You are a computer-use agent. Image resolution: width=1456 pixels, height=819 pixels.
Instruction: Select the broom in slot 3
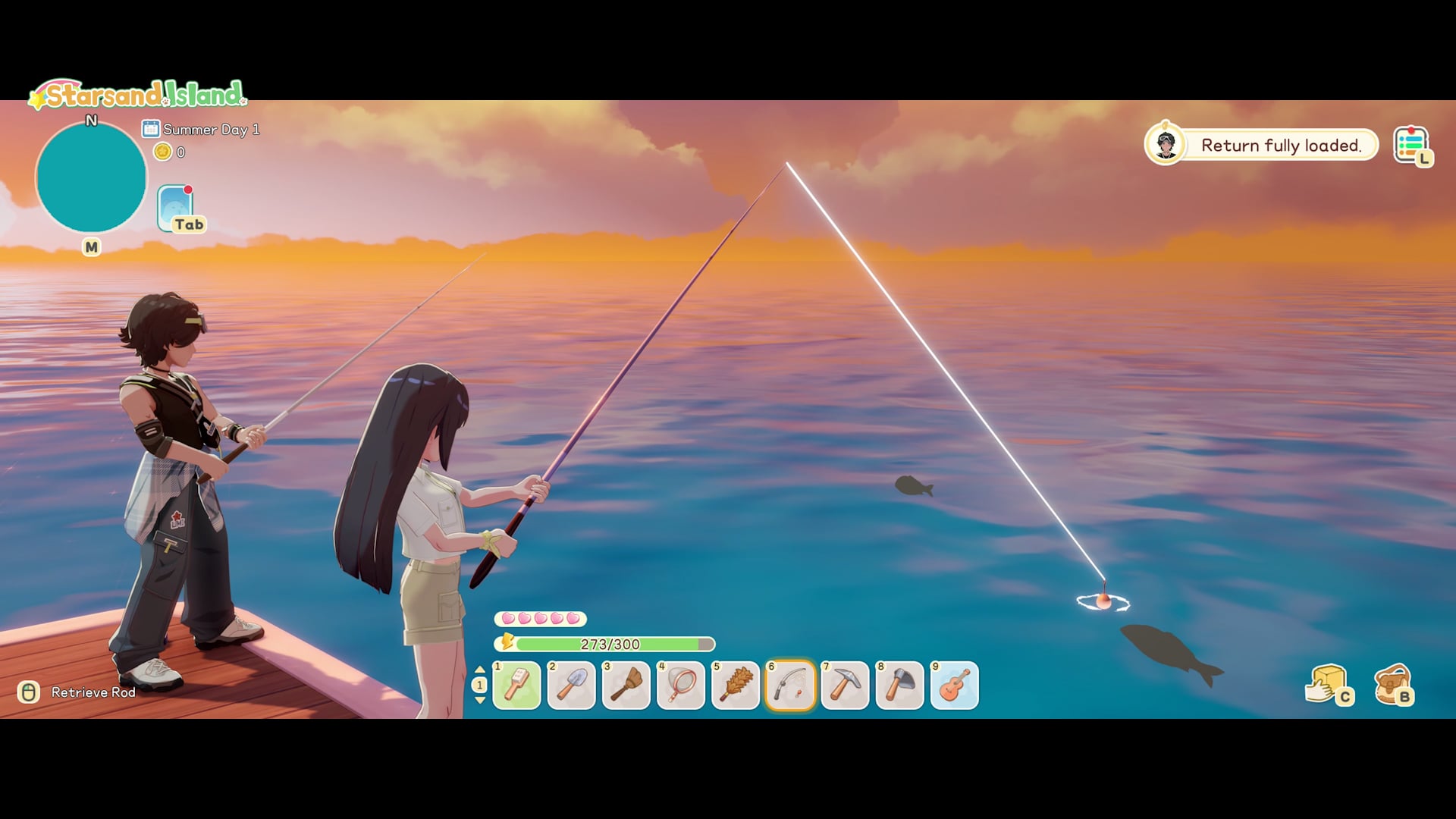pyautogui.click(x=626, y=685)
